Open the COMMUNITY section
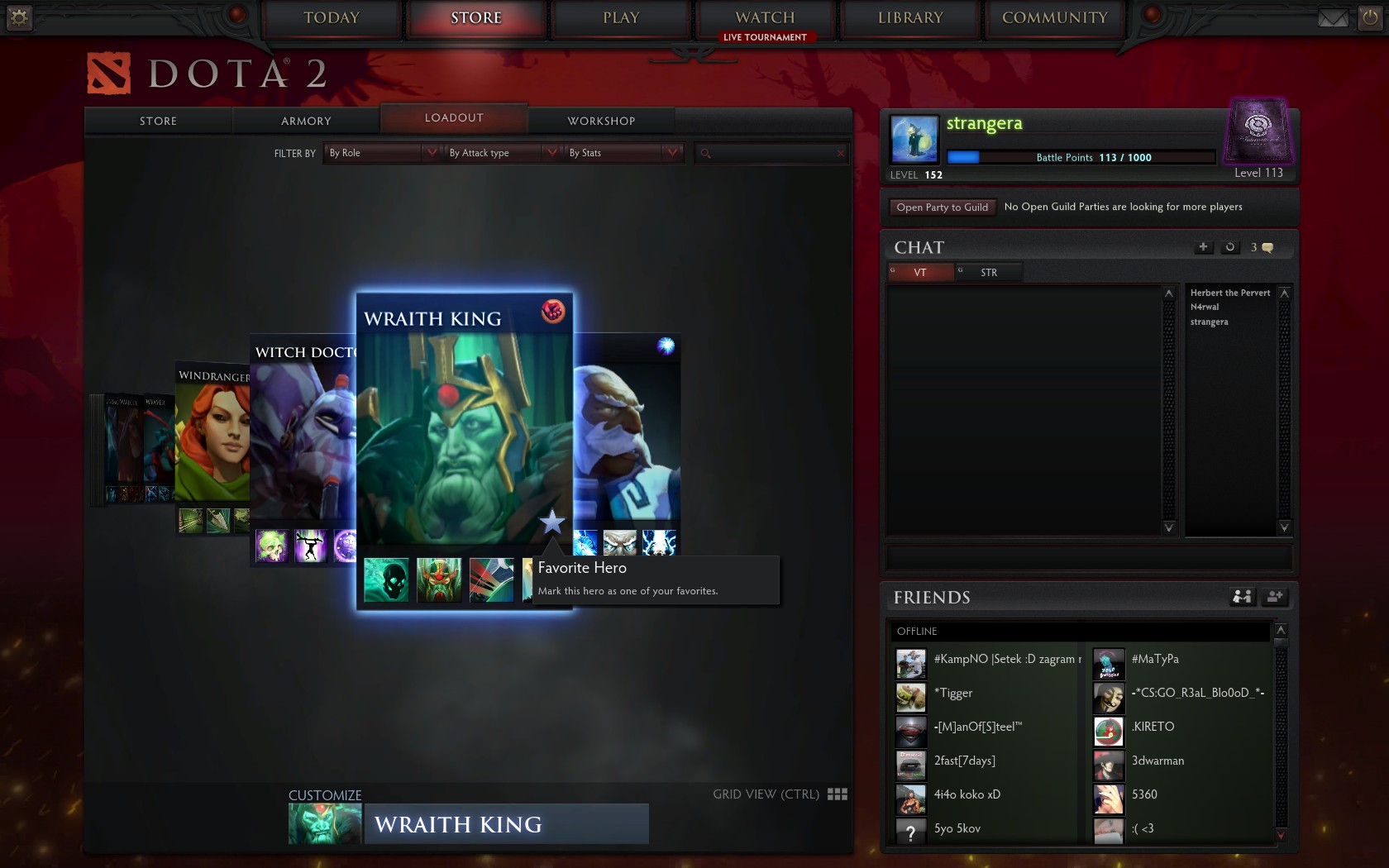This screenshot has height=868, width=1389. point(1054,18)
